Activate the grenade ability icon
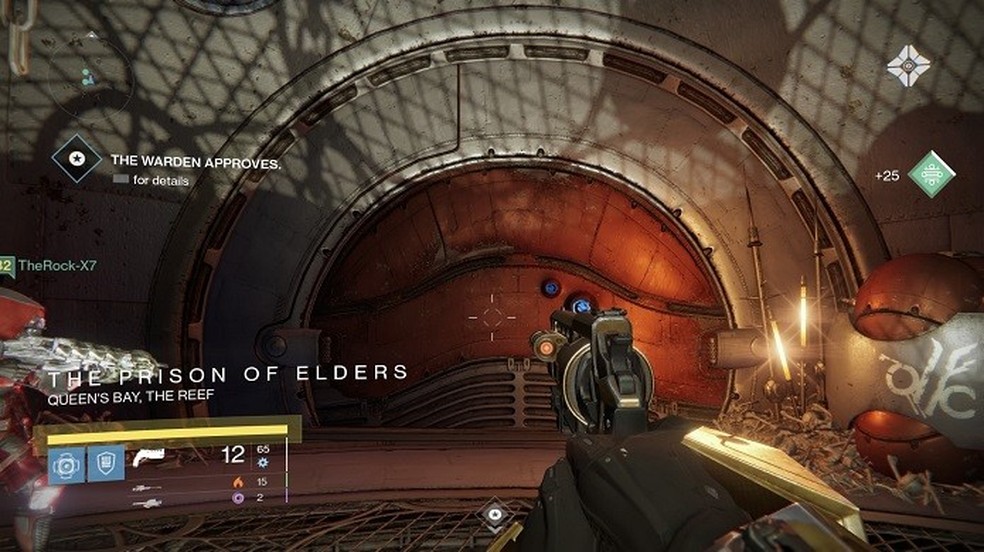 pyautogui.click(x=66, y=465)
